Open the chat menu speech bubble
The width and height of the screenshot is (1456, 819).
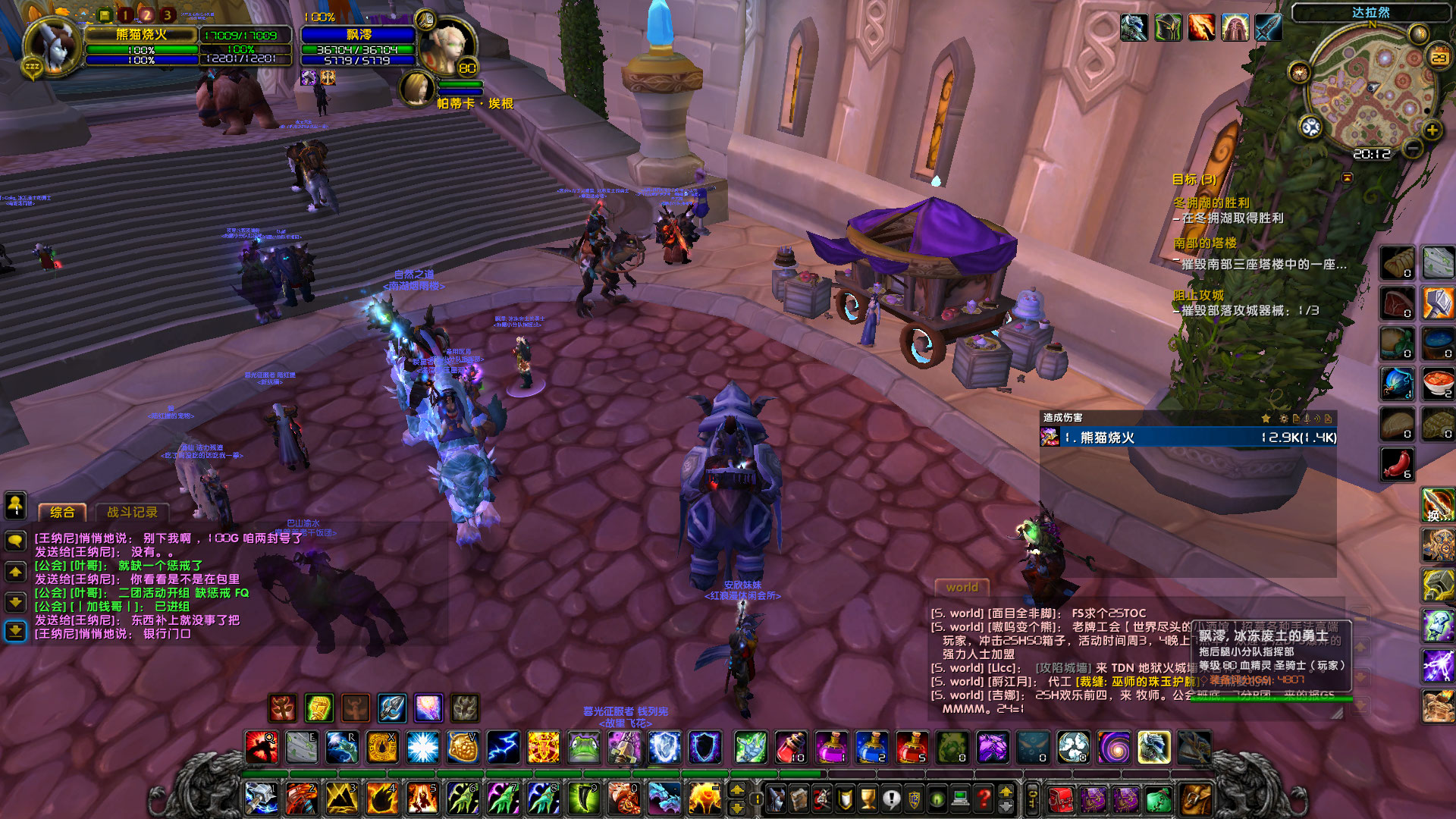click(15, 540)
